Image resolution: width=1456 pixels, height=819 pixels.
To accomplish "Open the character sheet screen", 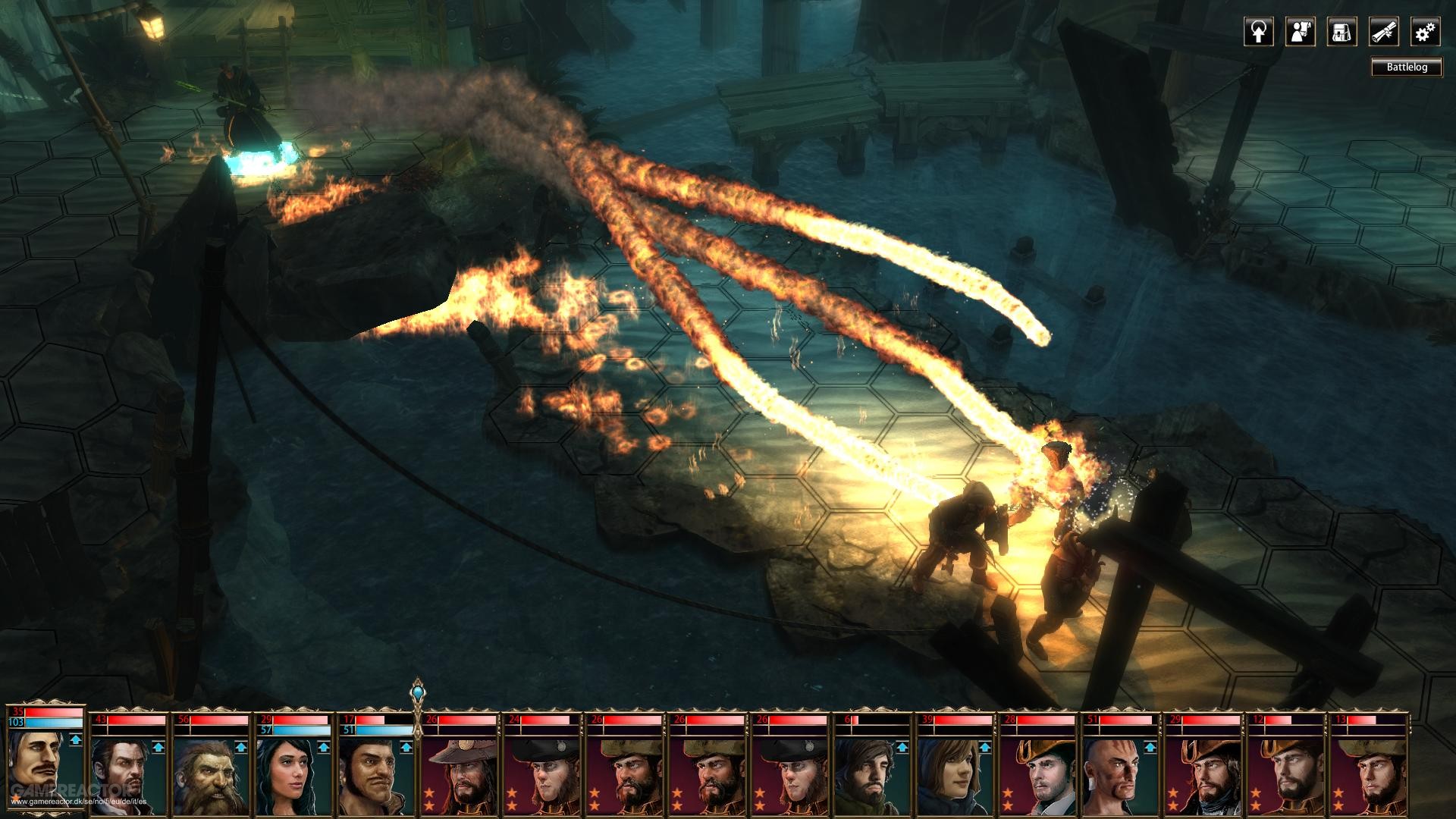I will [x=1301, y=33].
